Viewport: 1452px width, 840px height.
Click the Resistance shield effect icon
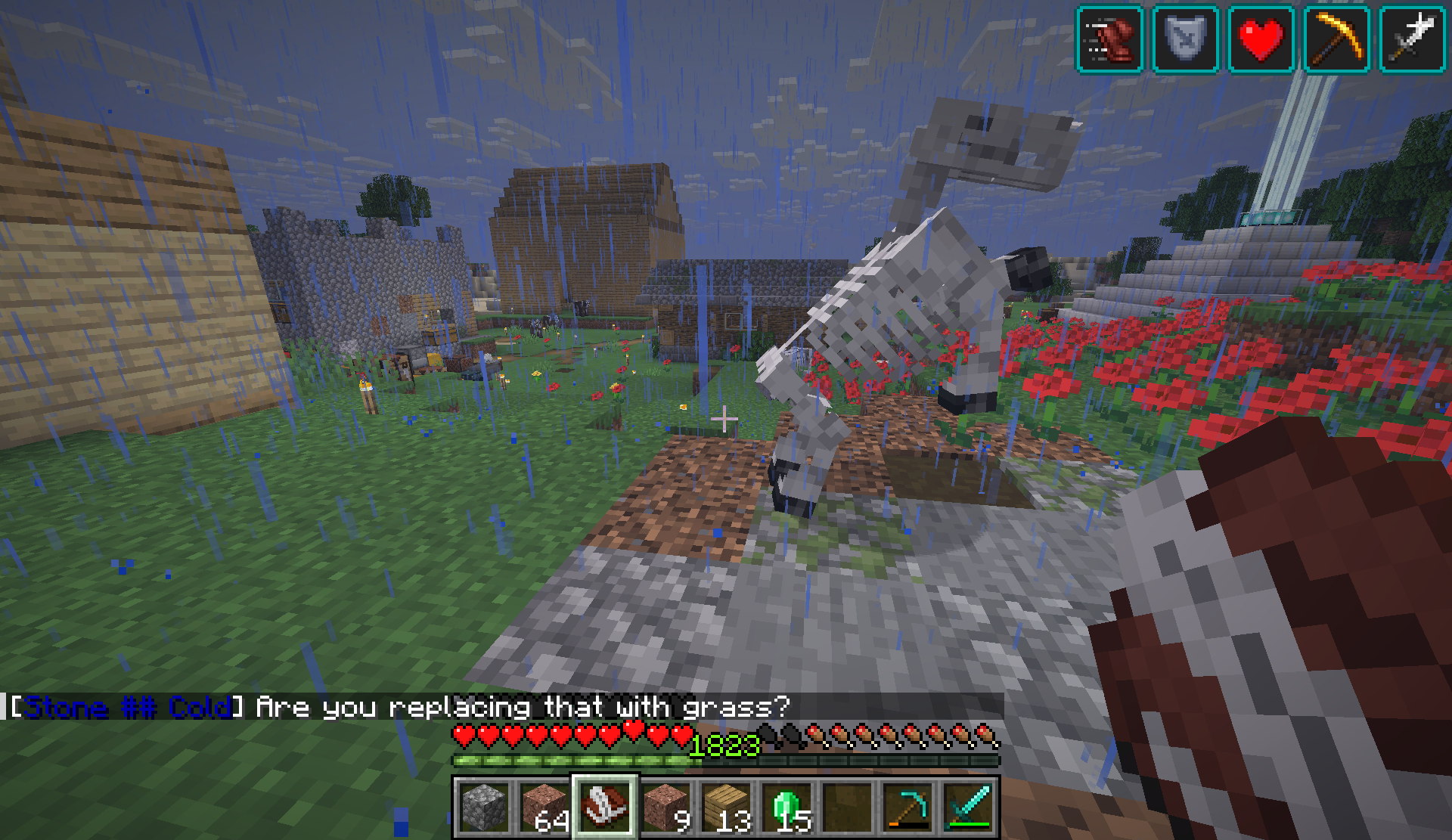click(1185, 39)
